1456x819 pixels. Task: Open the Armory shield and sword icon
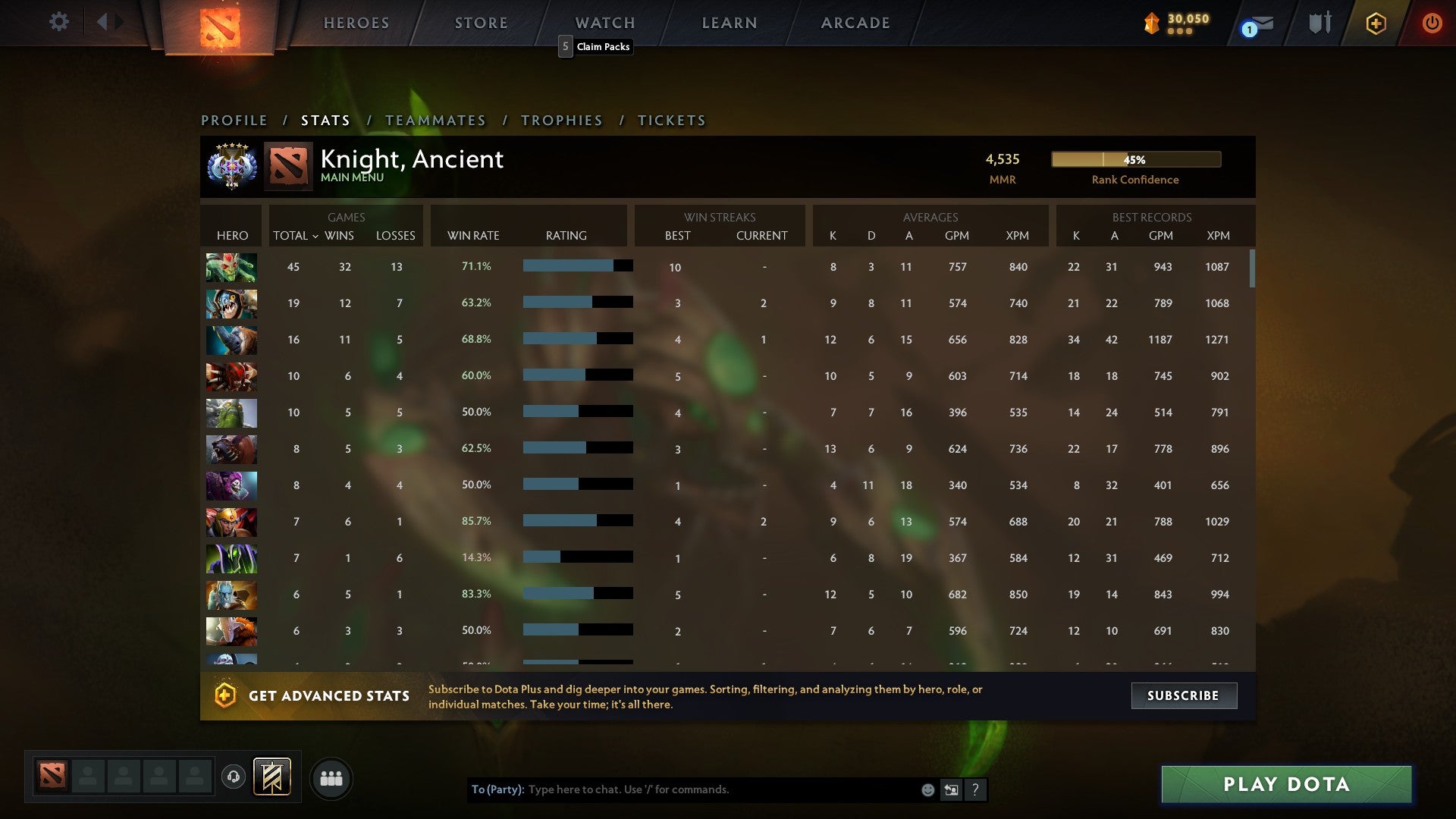pos(1318,22)
